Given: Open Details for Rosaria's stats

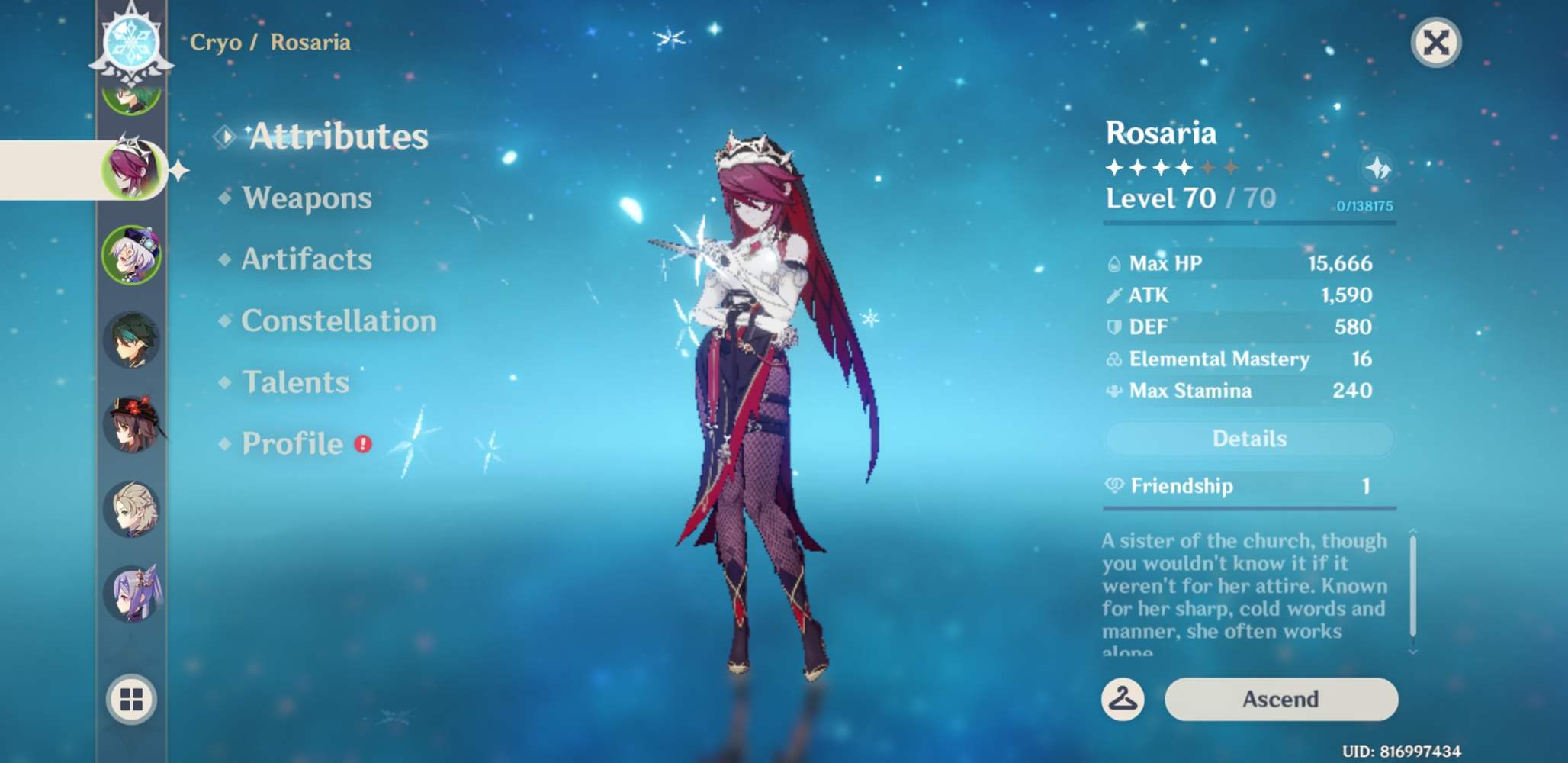Looking at the screenshot, I should coord(1248,438).
